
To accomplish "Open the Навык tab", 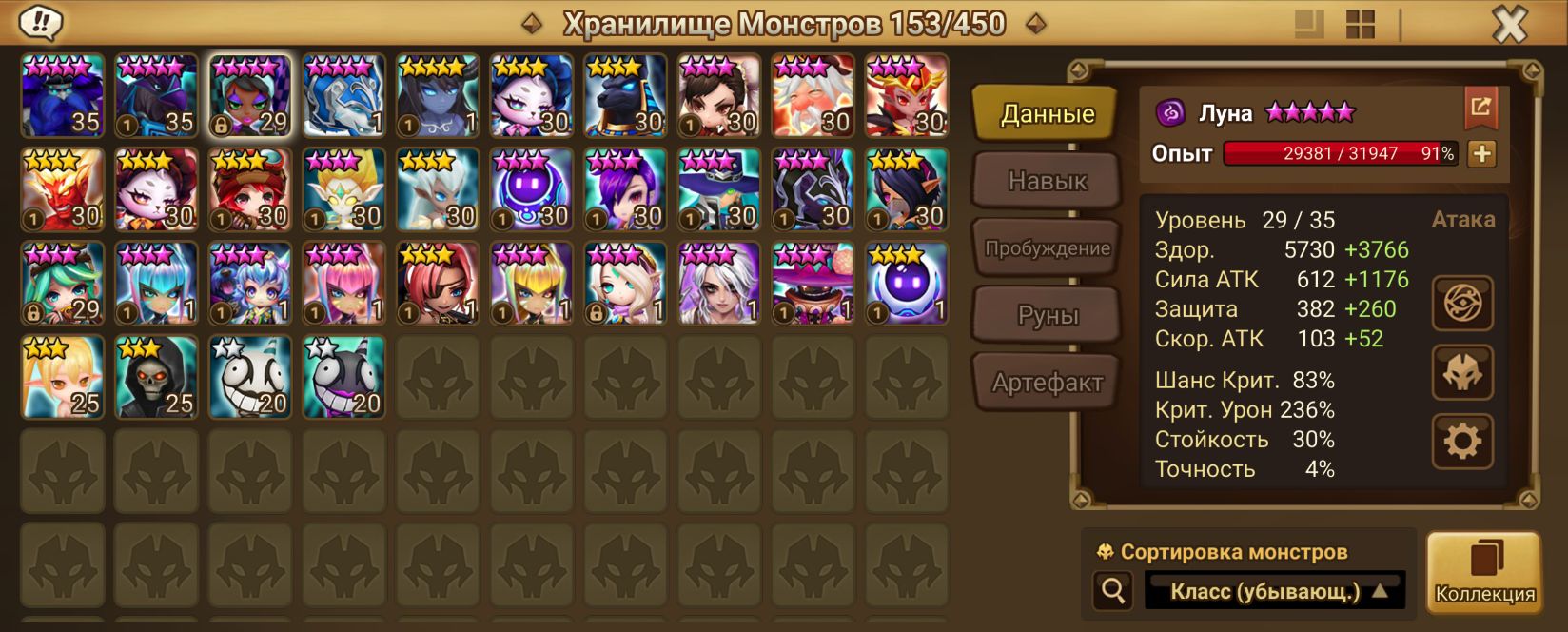I will click(1047, 181).
